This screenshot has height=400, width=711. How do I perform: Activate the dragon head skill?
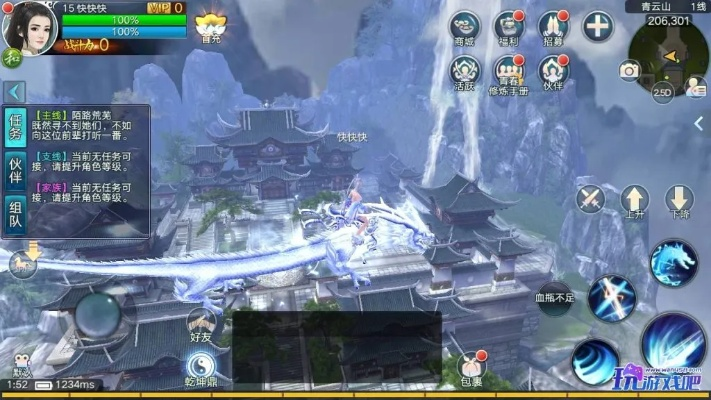pos(673,262)
